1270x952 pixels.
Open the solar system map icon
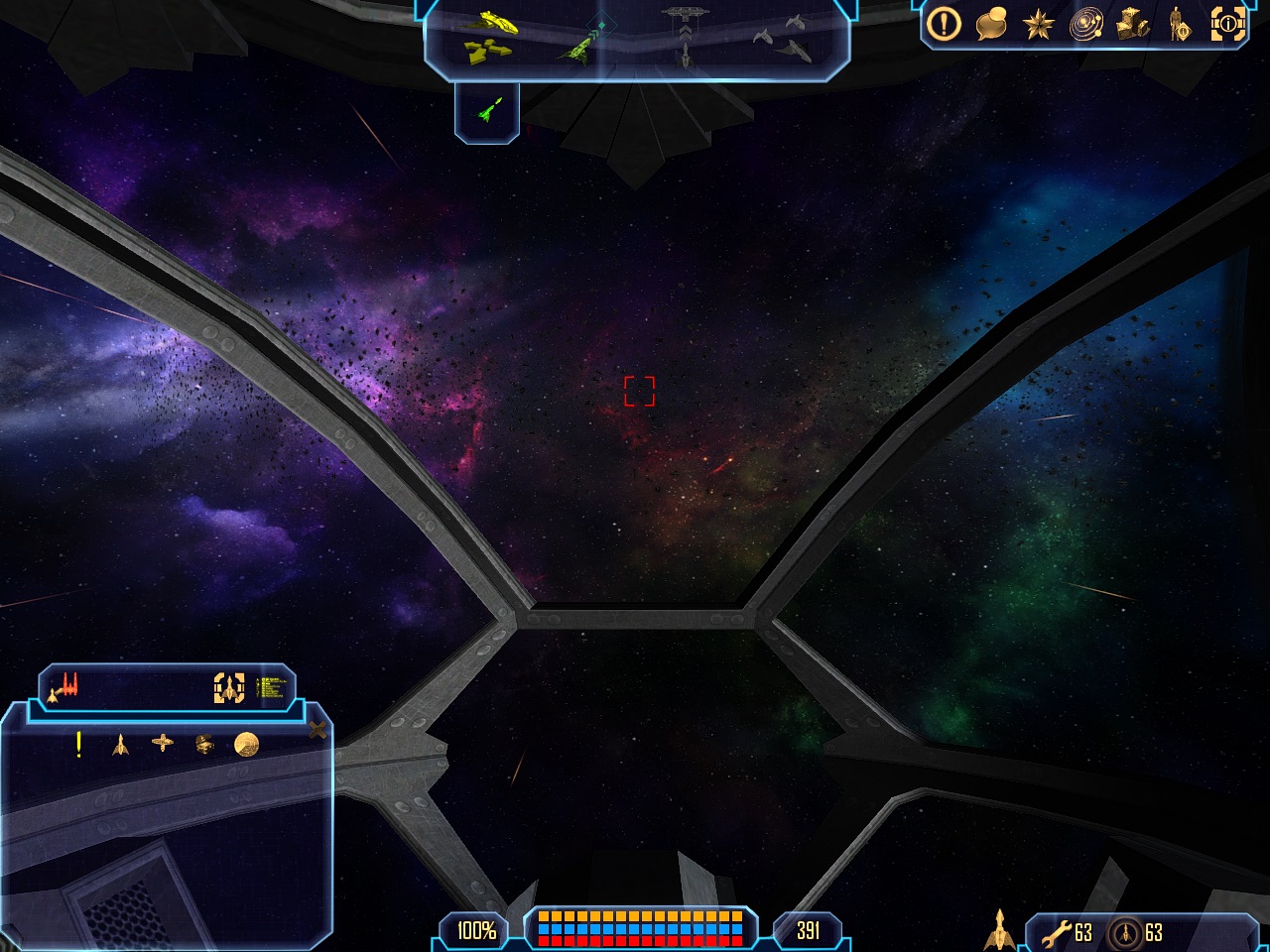point(1086,25)
